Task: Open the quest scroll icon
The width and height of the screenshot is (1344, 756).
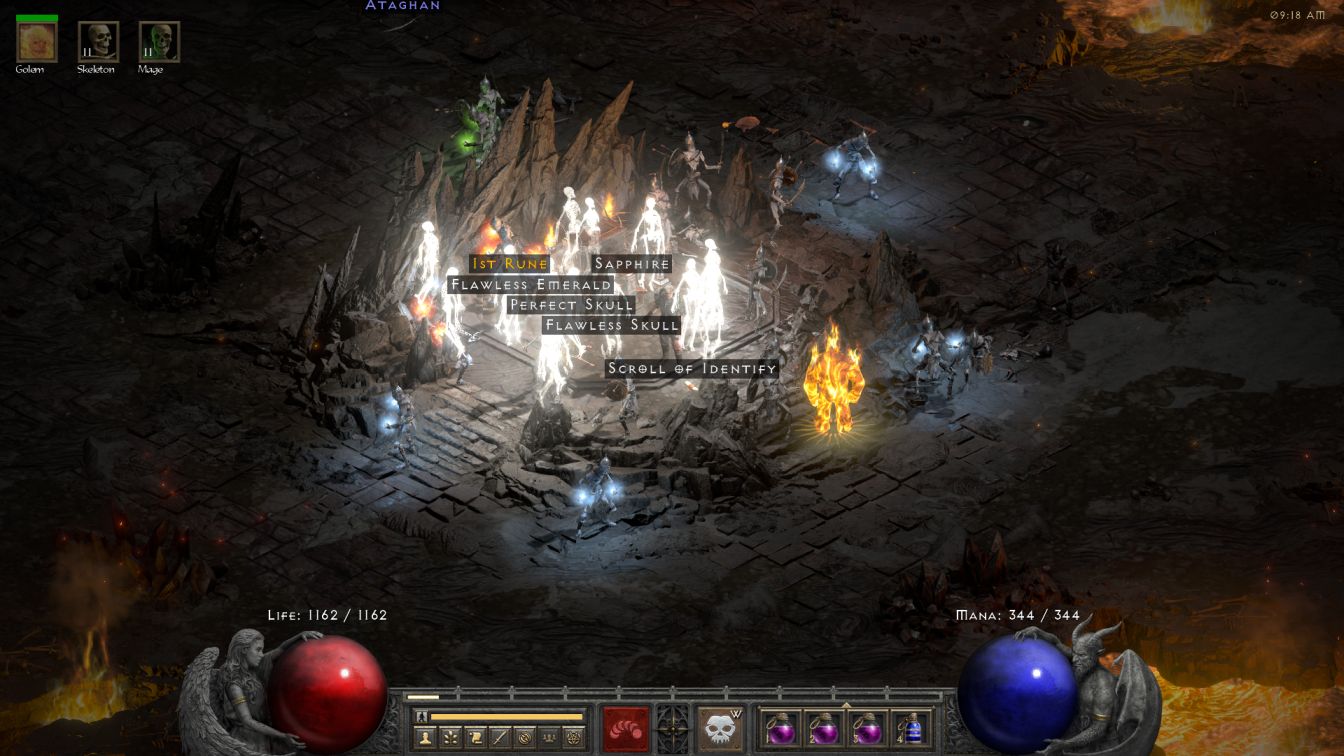Action: coord(474,739)
